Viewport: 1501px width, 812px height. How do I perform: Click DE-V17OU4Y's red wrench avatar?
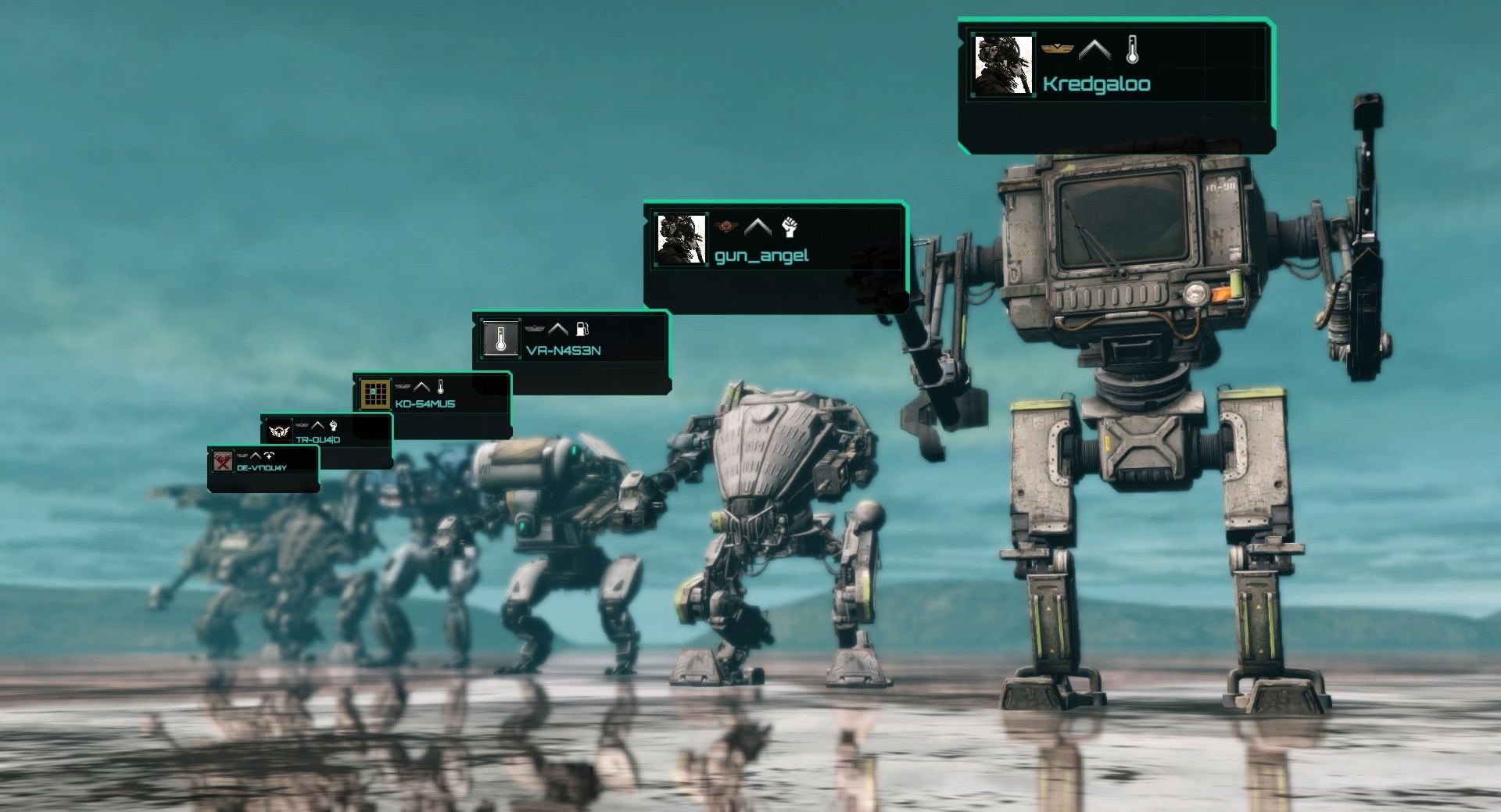[224, 461]
